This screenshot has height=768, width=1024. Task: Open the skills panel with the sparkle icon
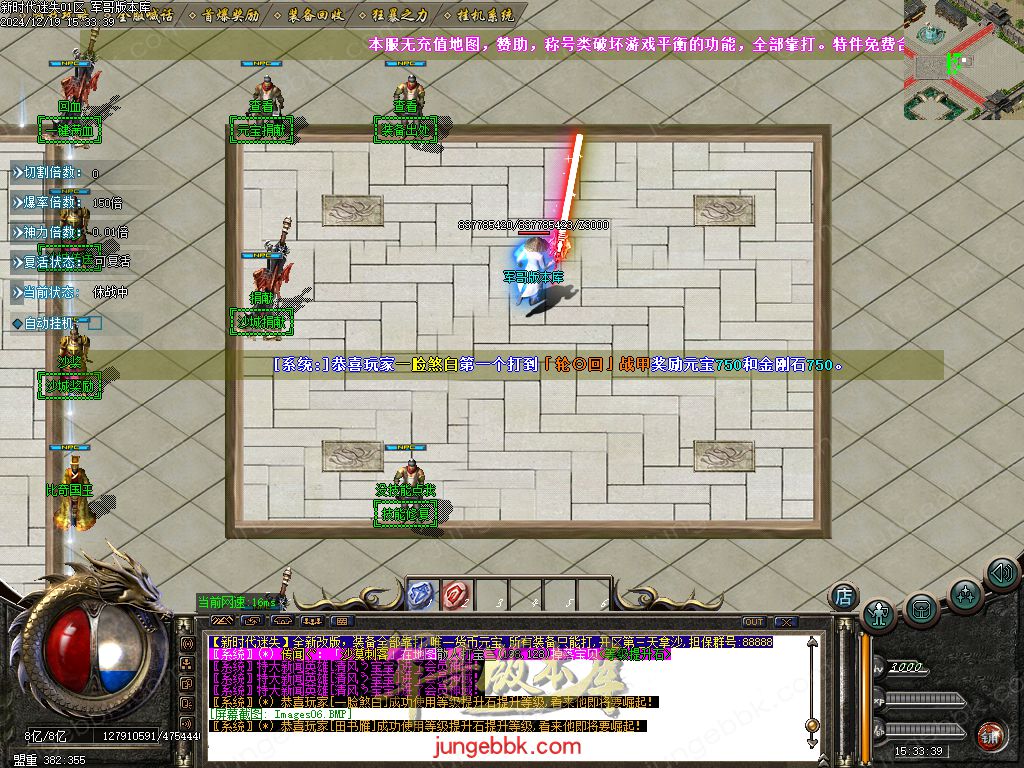click(x=965, y=595)
